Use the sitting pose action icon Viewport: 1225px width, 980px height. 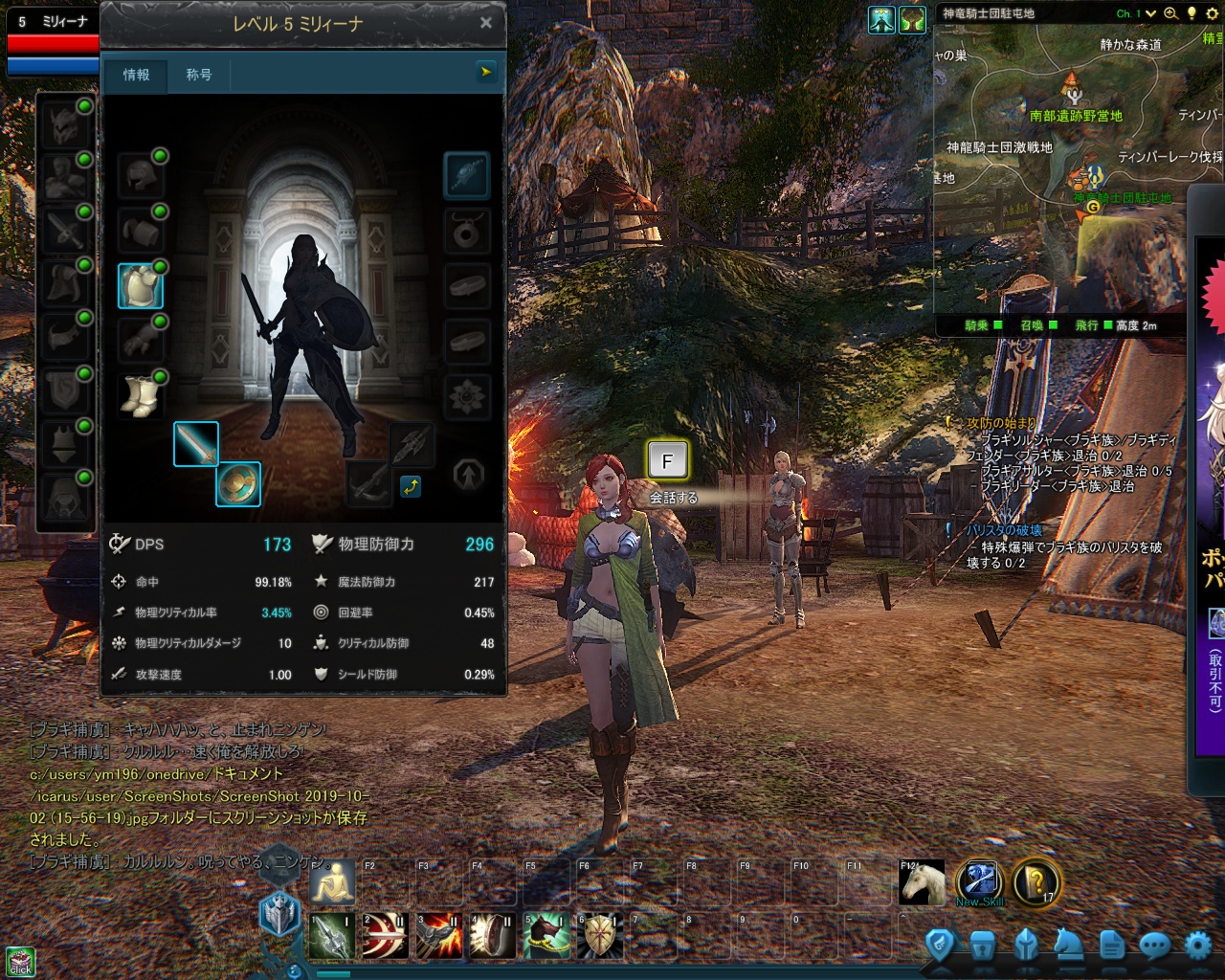[332, 880]
